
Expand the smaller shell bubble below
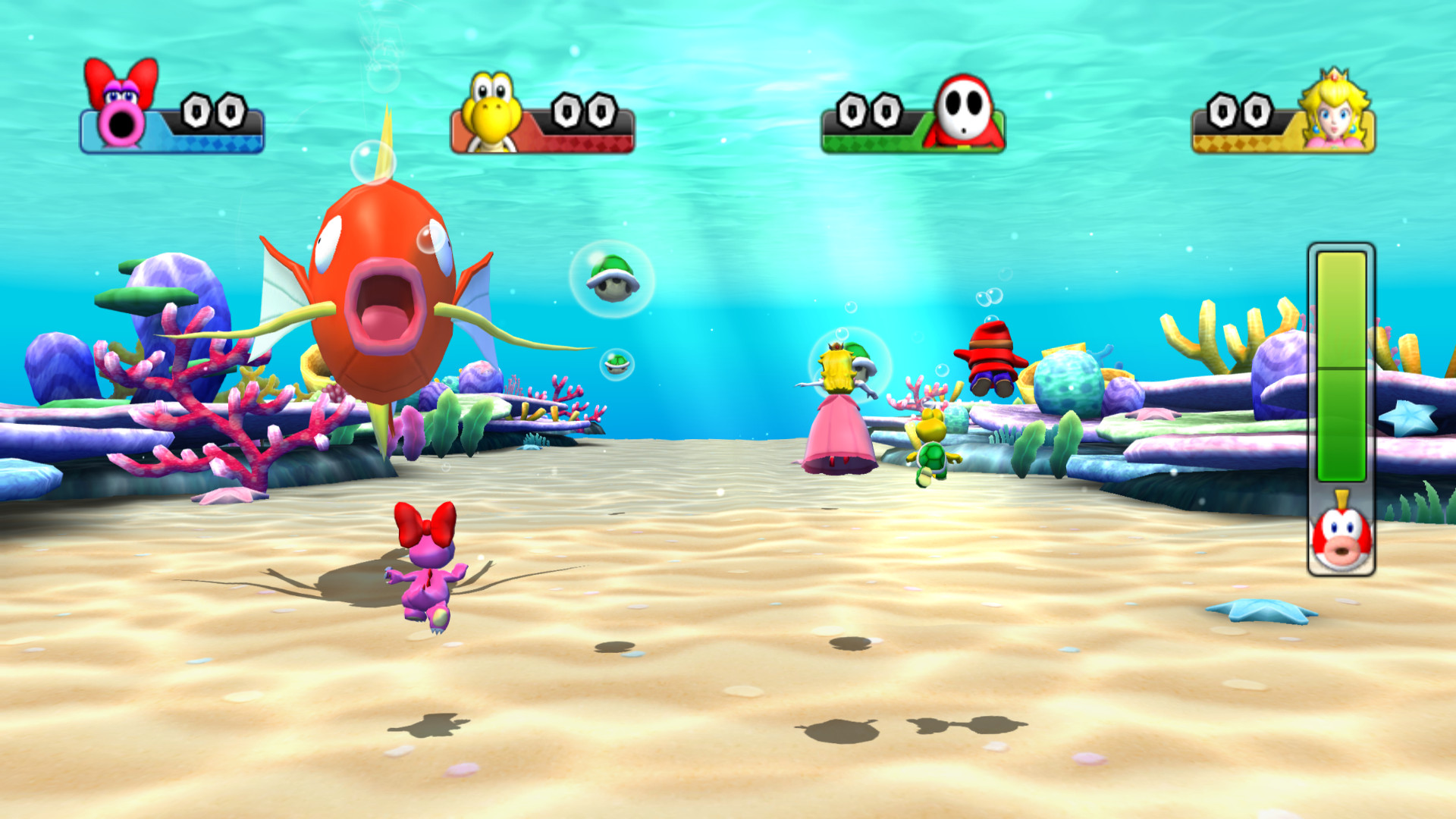(x=616, y=366)
